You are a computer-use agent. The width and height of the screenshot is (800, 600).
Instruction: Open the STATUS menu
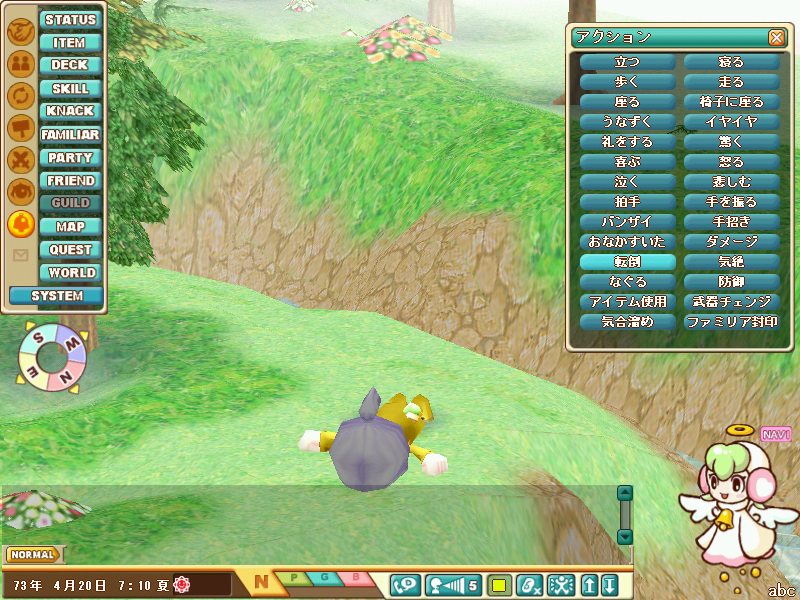click(x=70, y=19)
